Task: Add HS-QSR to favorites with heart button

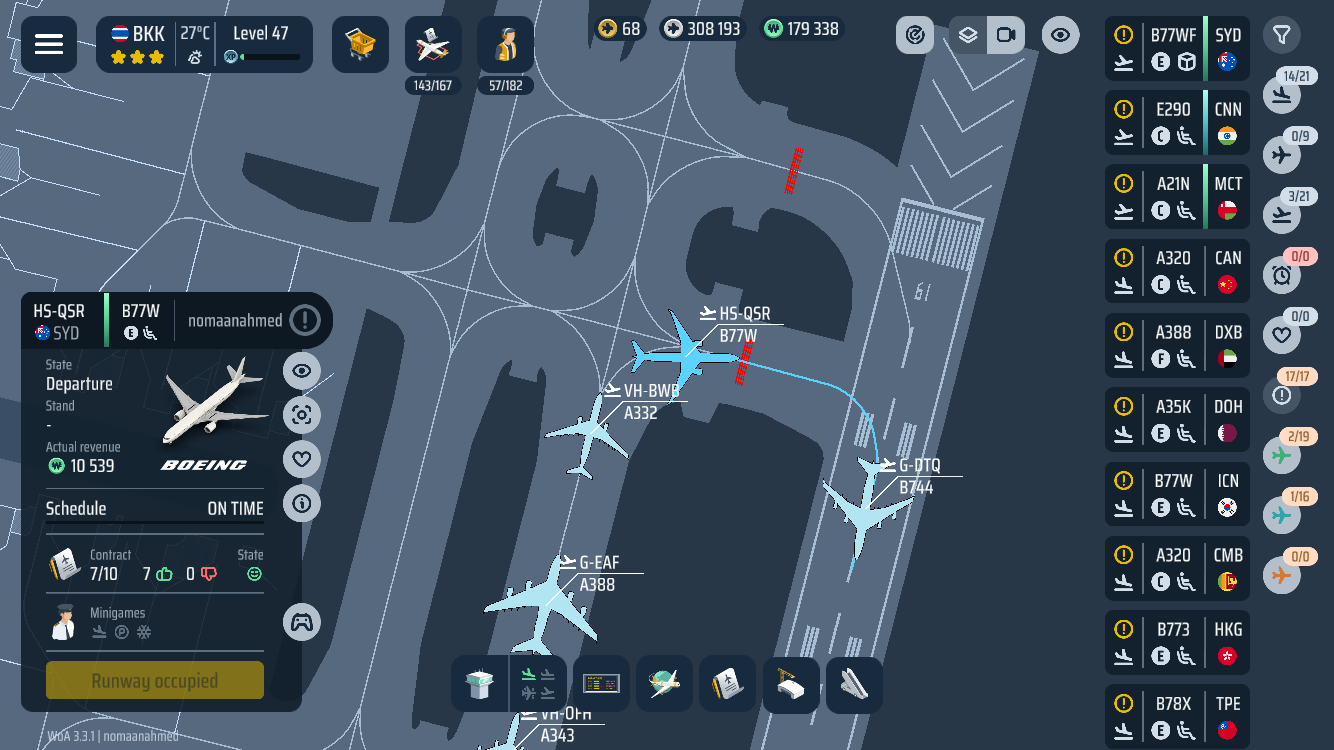Action: click(x=302, y=459)
